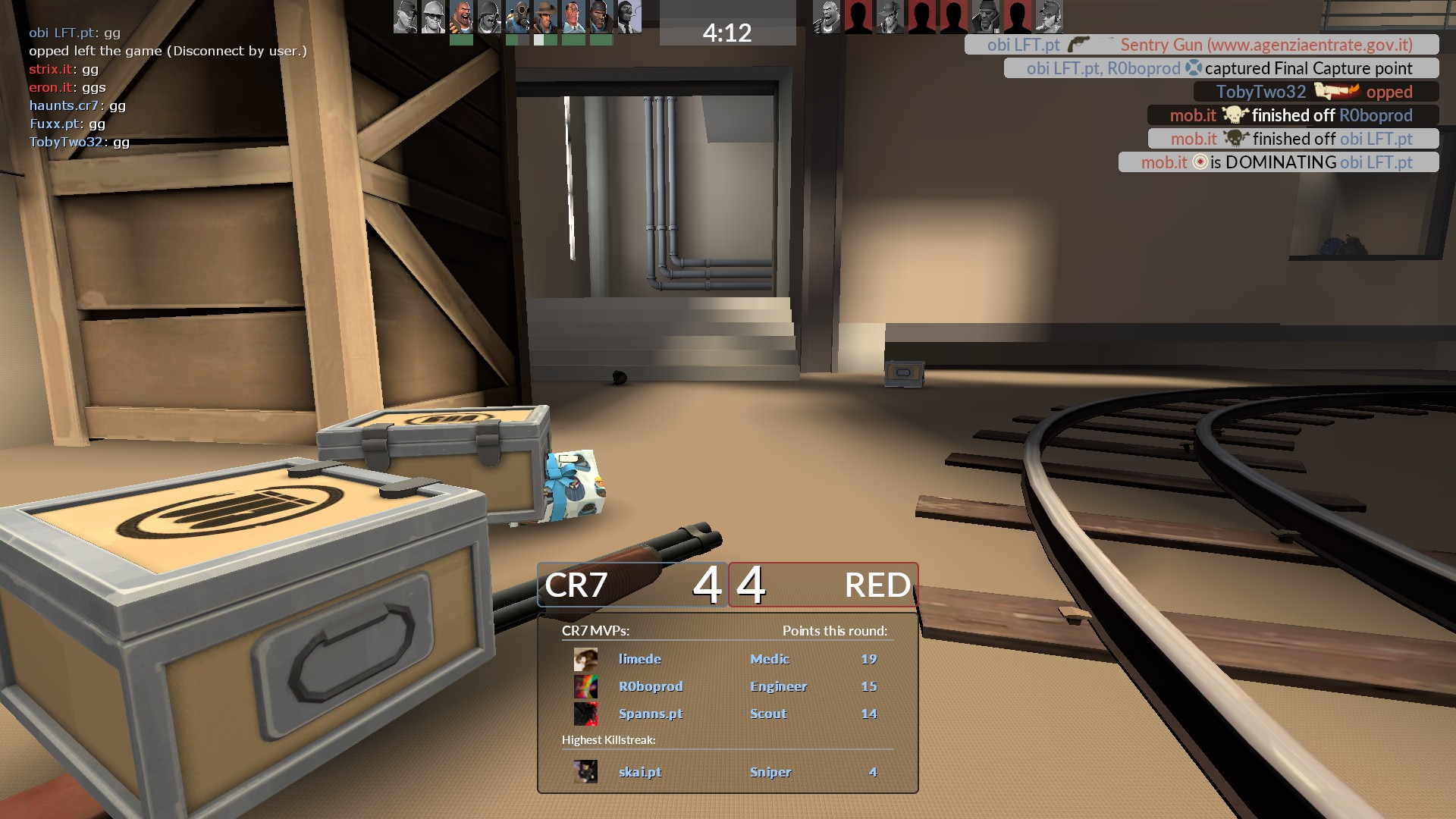This screenshot has width=1456, height=819.
Task: Choose the Spy portrait in the team bar
Action: [x=629, y=17]
